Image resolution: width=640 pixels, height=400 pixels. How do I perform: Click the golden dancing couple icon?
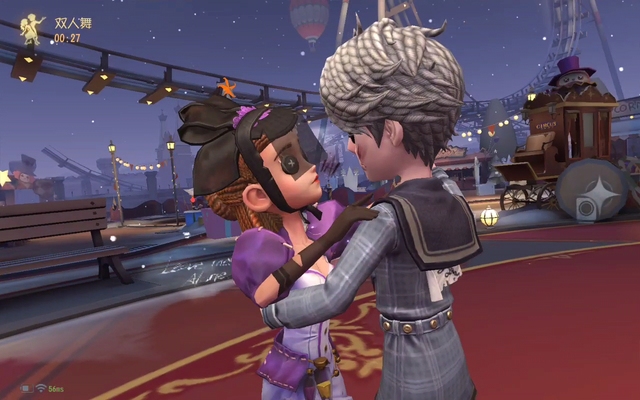point(33,30)
